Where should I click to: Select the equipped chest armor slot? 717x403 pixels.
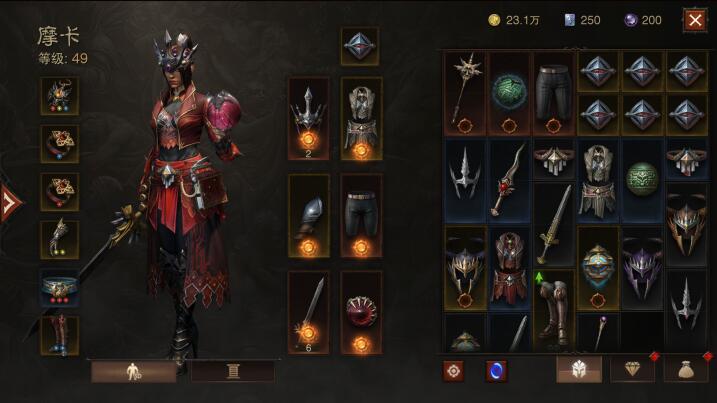tap(360, 118)
